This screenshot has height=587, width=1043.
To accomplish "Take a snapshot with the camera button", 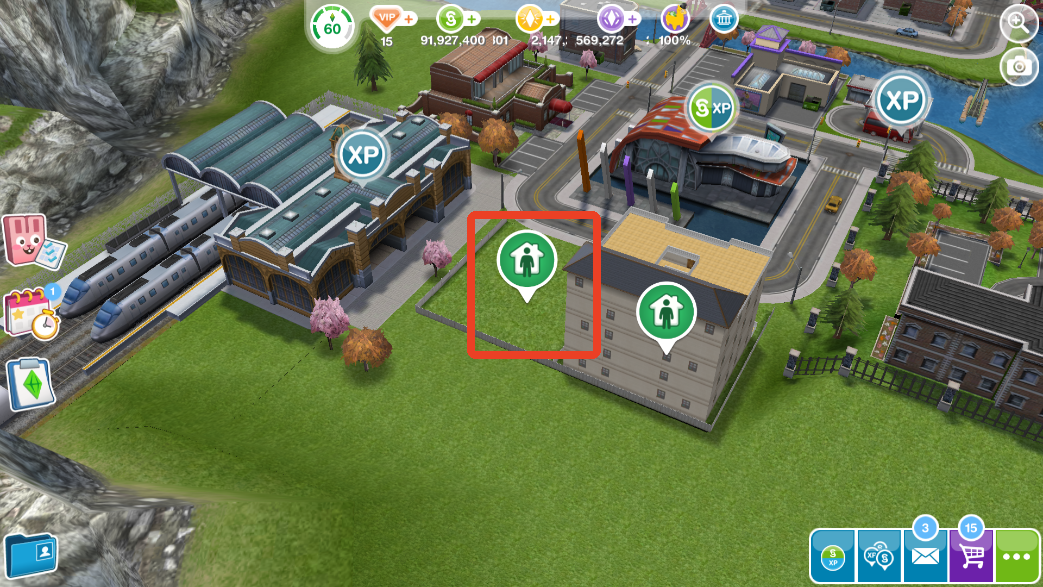I will pos(1019,66).
